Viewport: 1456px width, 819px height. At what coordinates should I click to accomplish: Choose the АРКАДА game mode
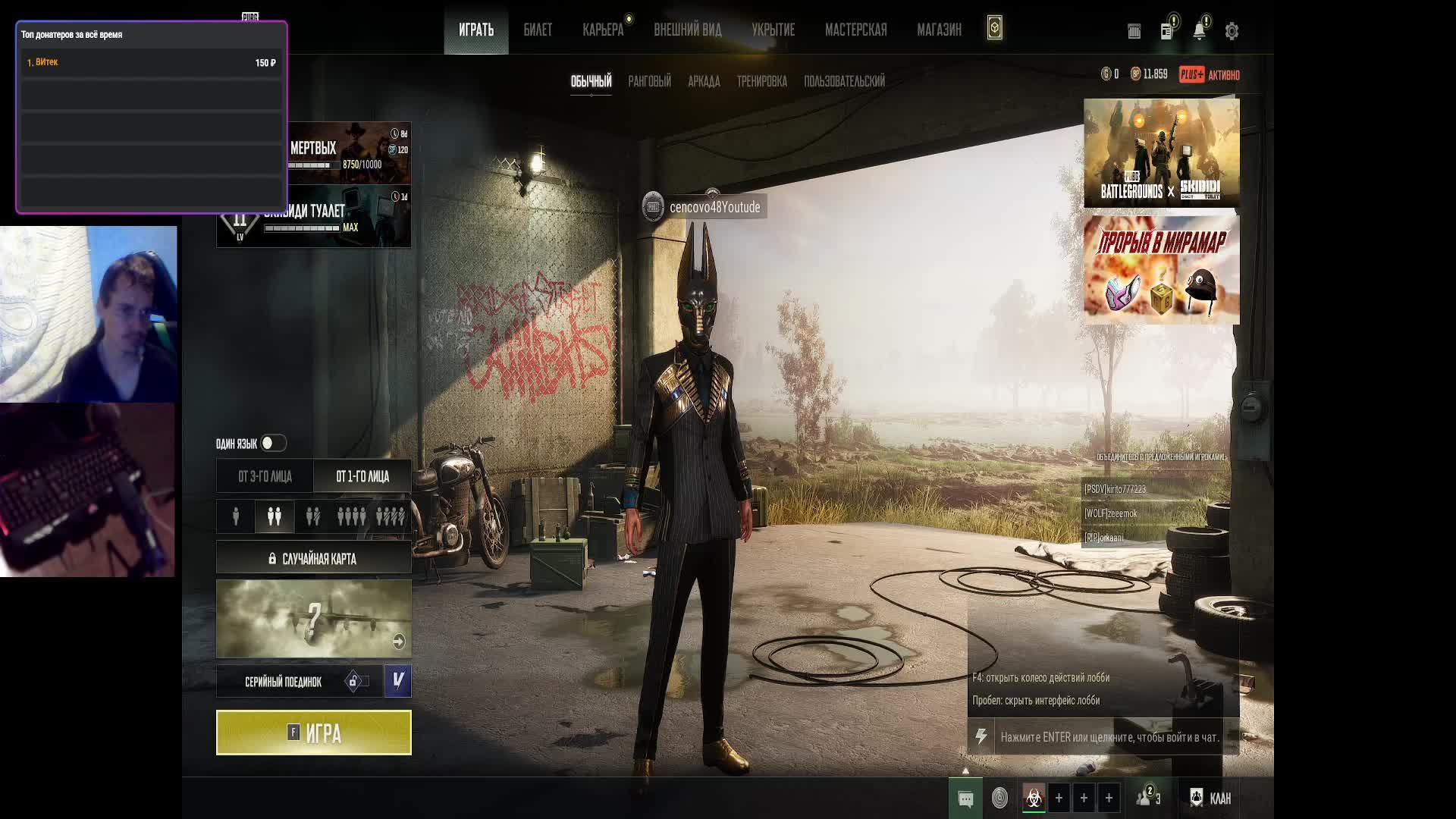tap(704, 81)
